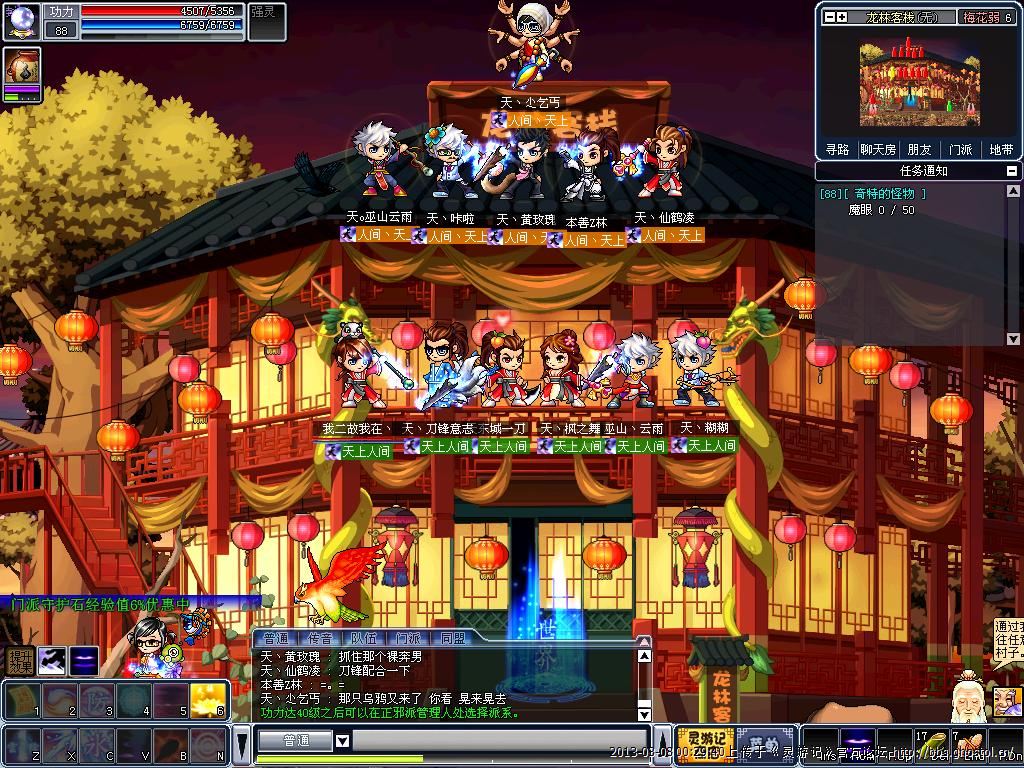Viewport: 1024px width, 768px height.
Task: Zoom in the minimap with the plus button
Action: (x=842, y=17)
